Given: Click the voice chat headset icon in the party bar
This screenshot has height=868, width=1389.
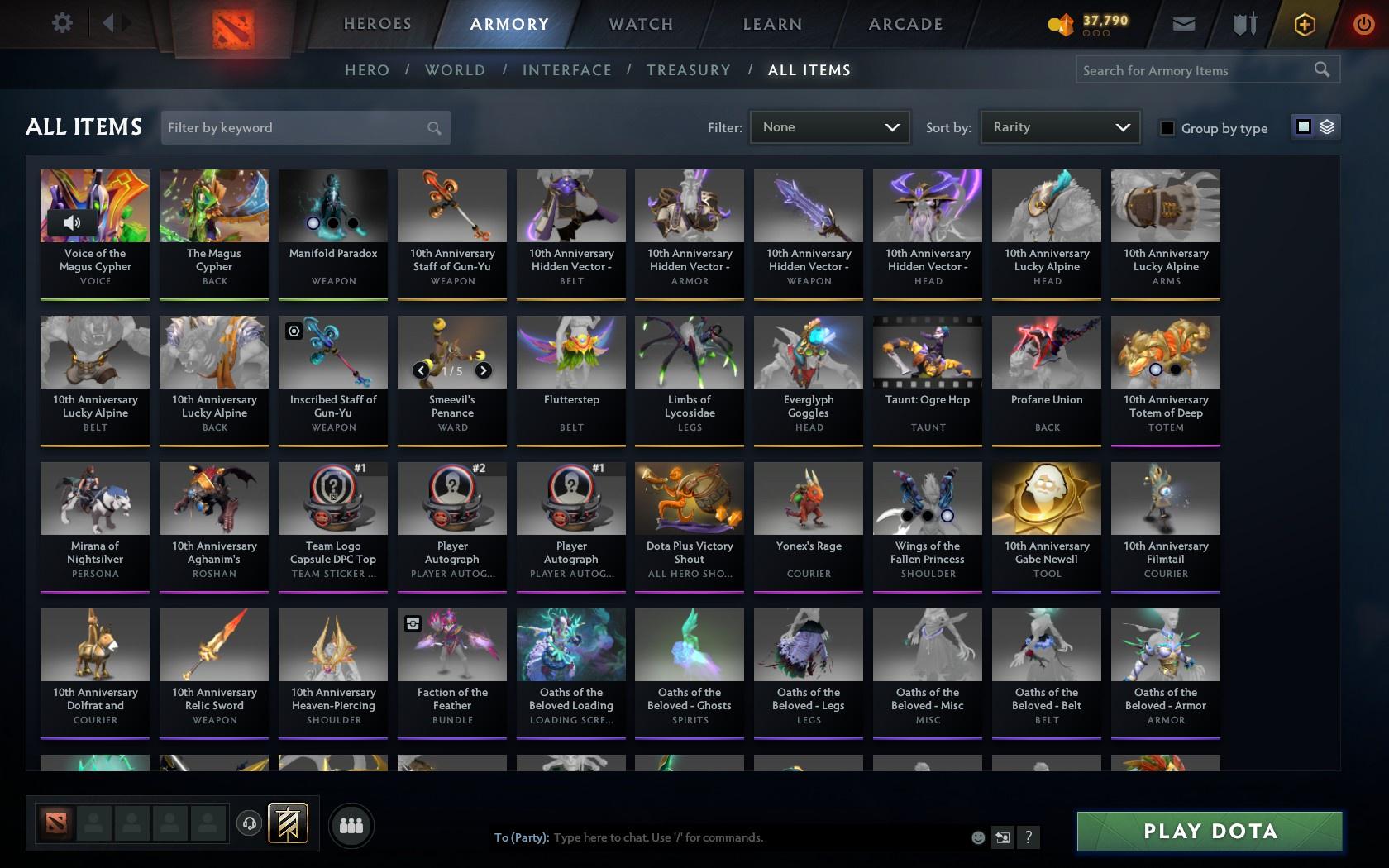Looking at the screenshot, I should [251, 823].
